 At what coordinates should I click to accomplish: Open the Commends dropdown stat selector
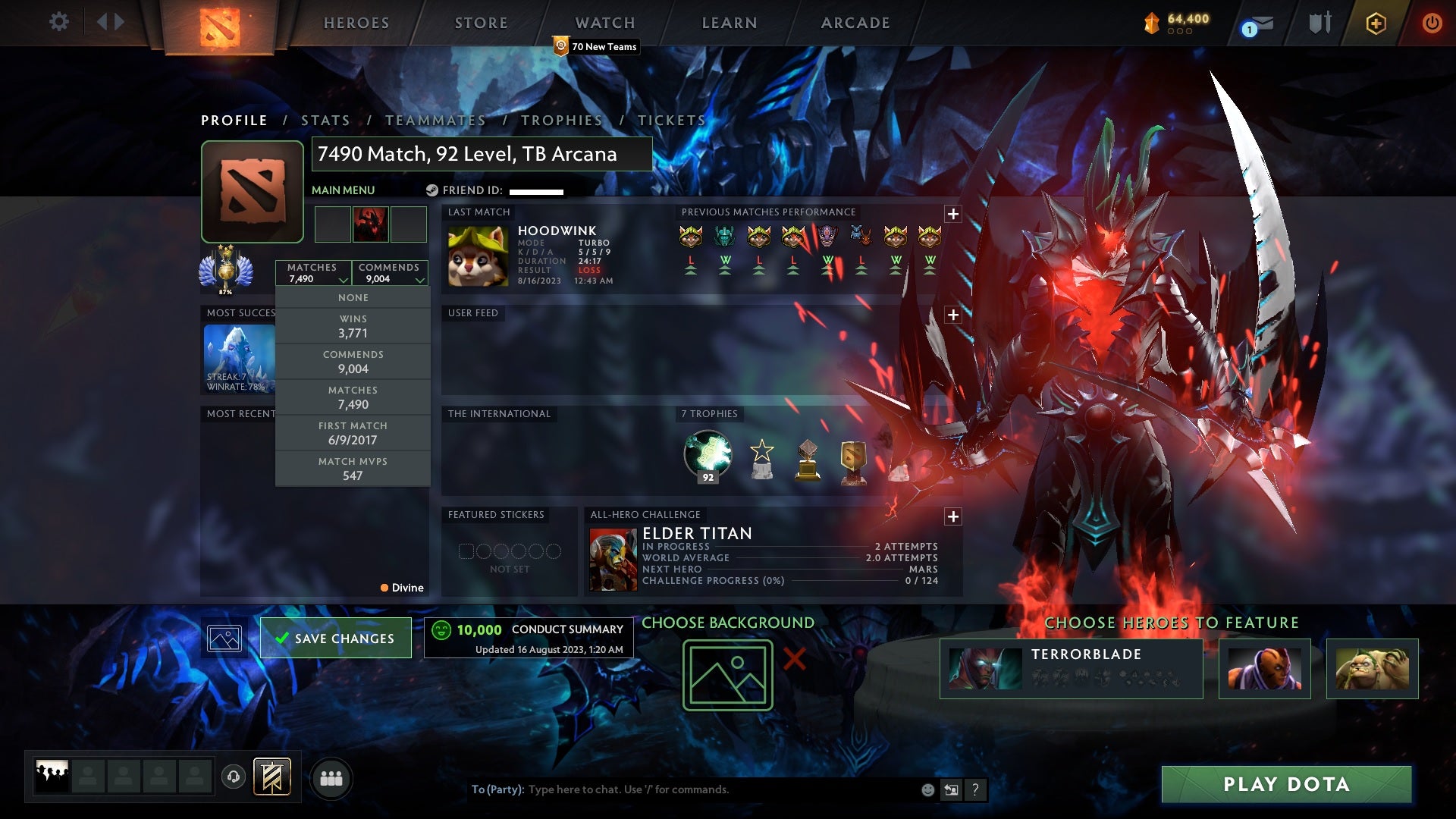(x=390, y=273)
